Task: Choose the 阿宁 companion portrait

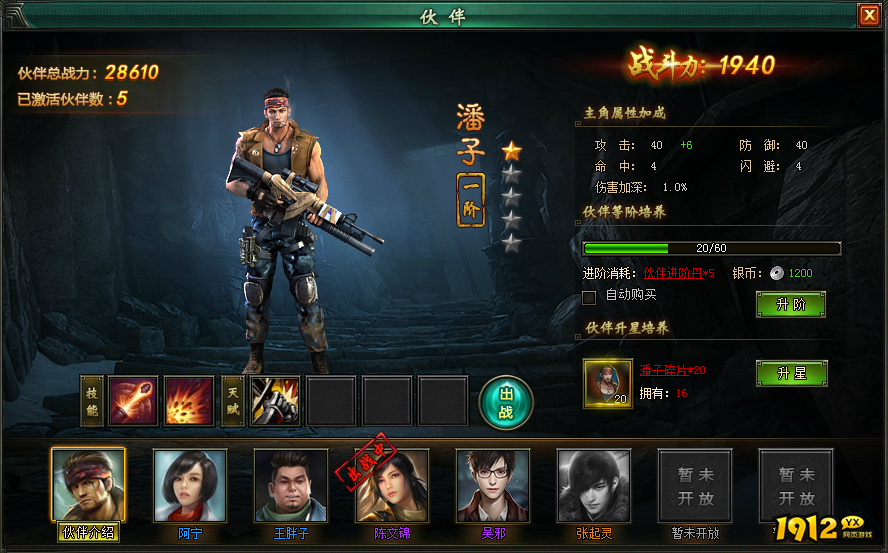Action: pos(190,485)
